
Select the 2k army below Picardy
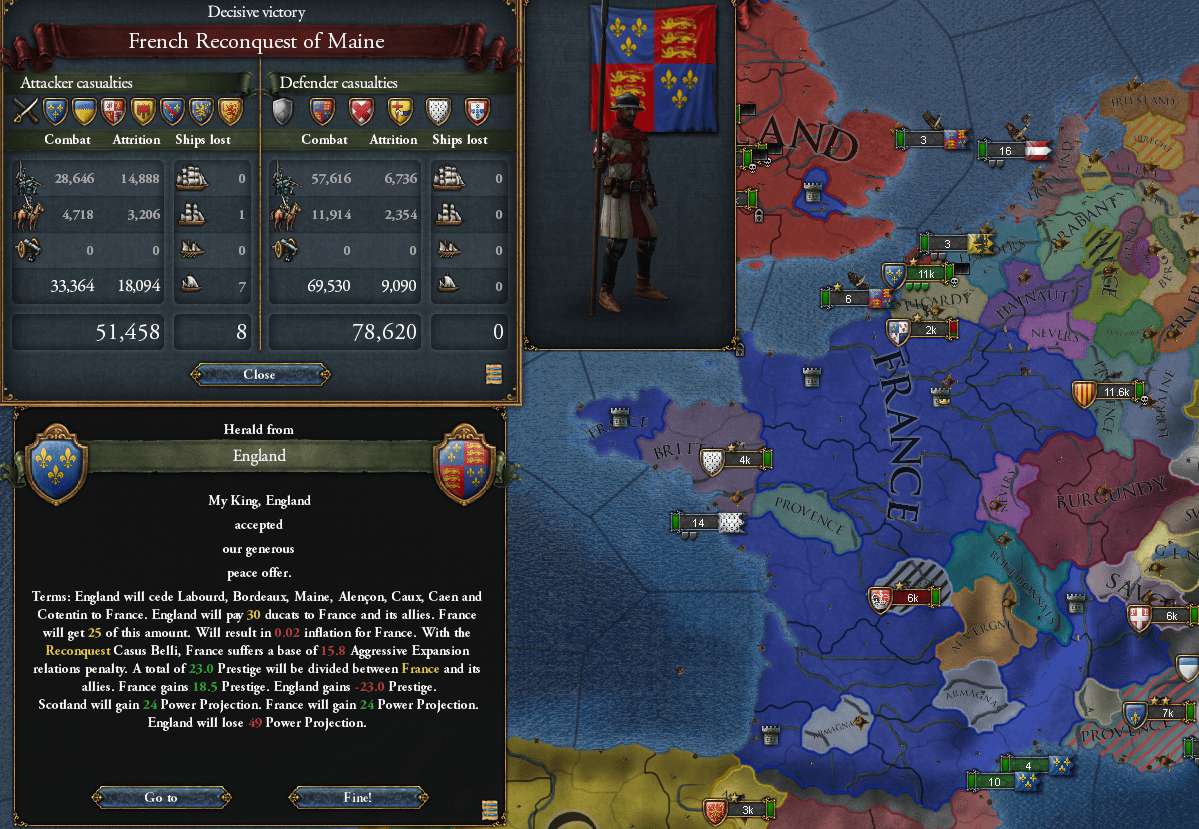[920, 329]
